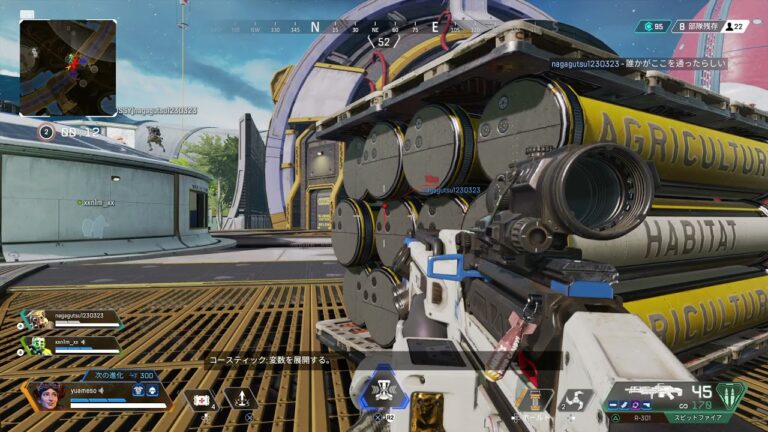Screen dimensions: 768x432
Task: Activate the tactical ability icon beside the health kit
Action: (241, 399)
